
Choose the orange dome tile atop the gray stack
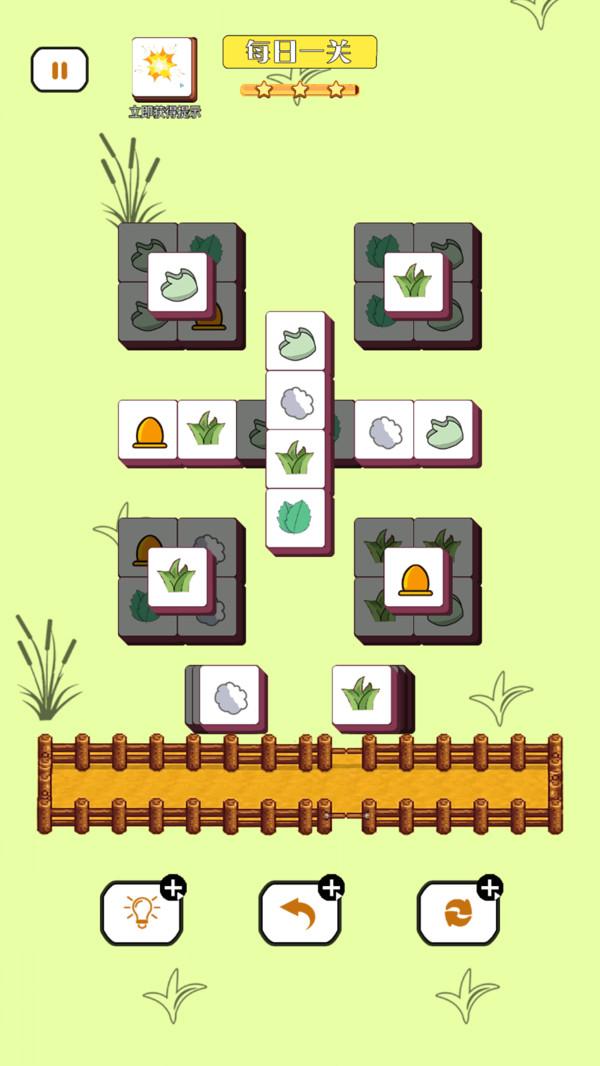click(x=414, y=577)
